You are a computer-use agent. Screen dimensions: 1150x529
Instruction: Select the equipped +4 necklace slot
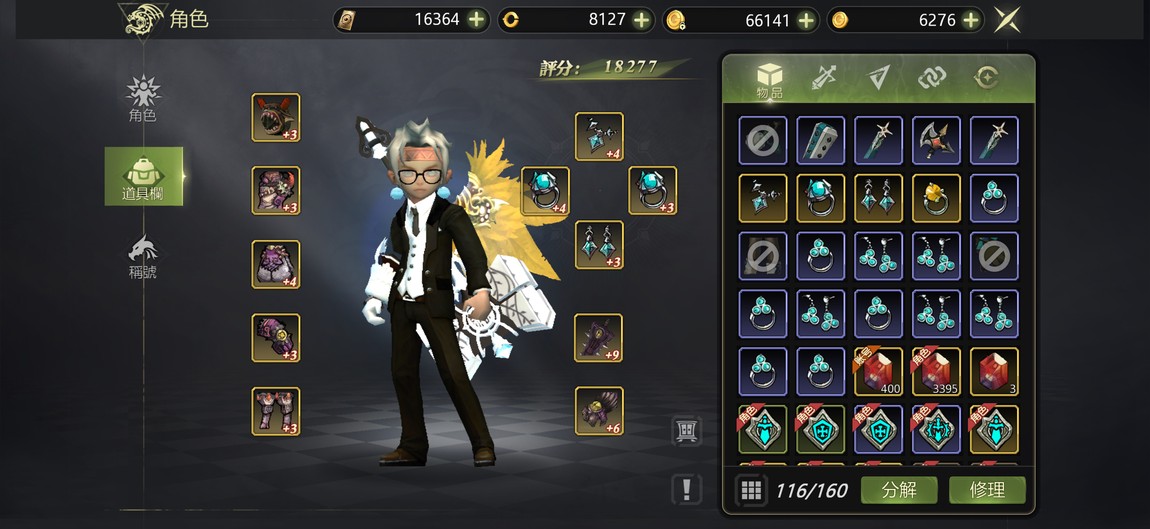599,137
